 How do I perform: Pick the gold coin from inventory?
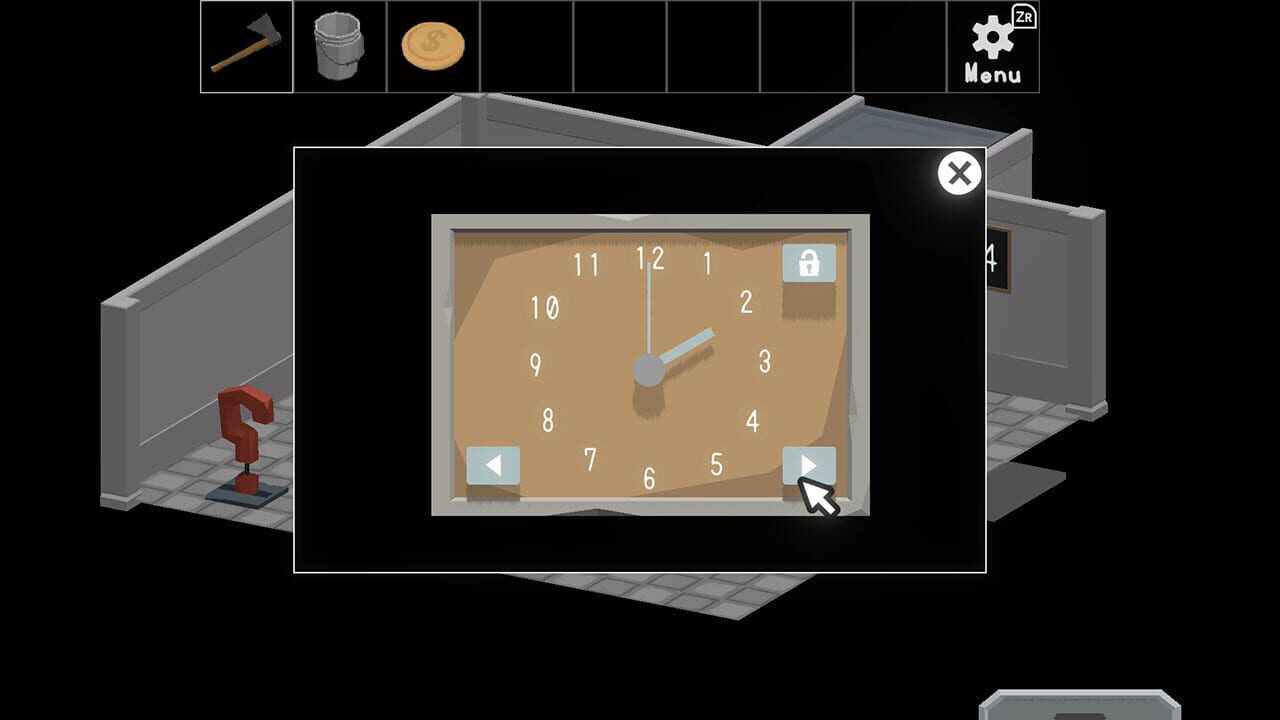coord(430,47)
